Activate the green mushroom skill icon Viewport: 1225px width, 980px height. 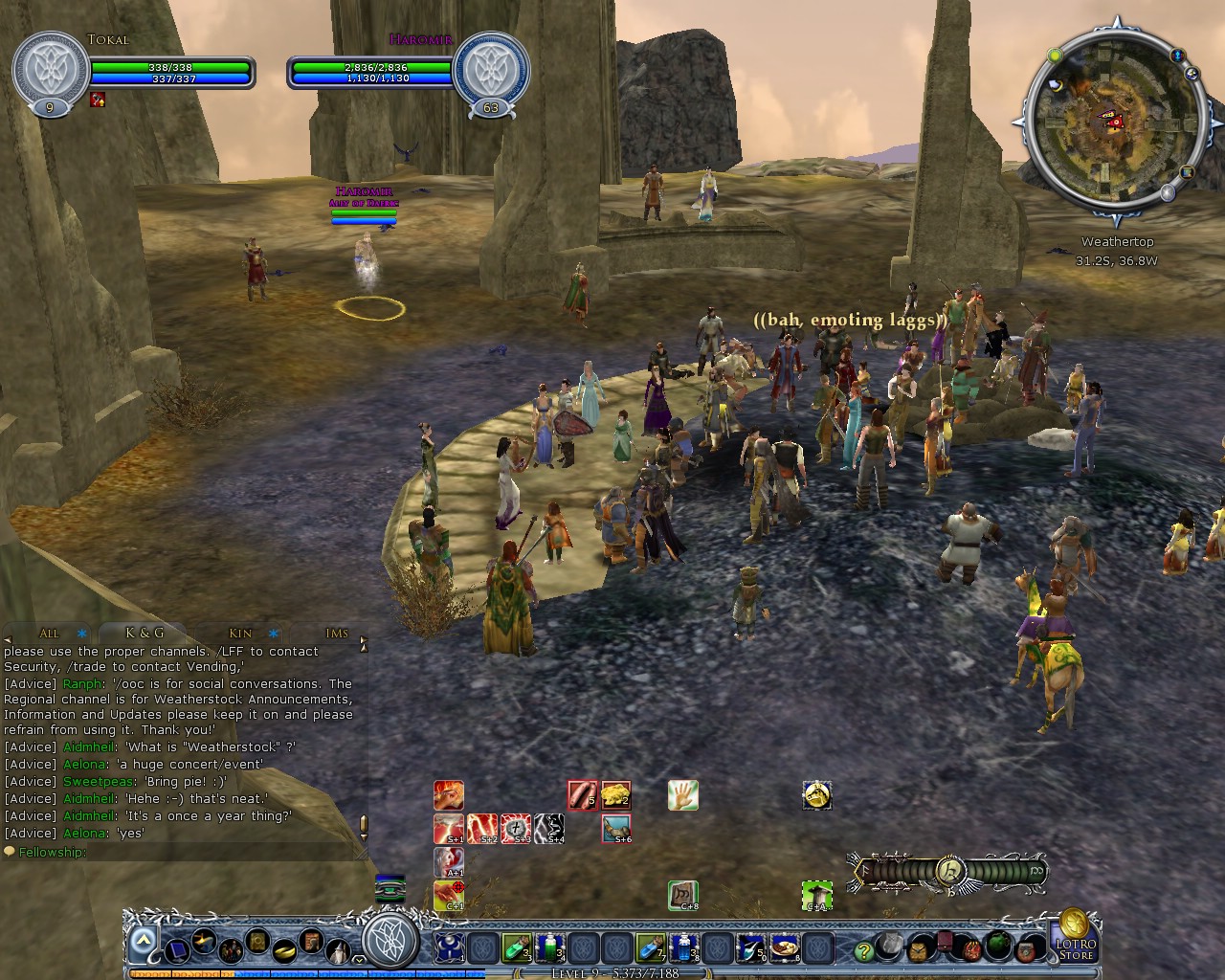click(816, 895)
